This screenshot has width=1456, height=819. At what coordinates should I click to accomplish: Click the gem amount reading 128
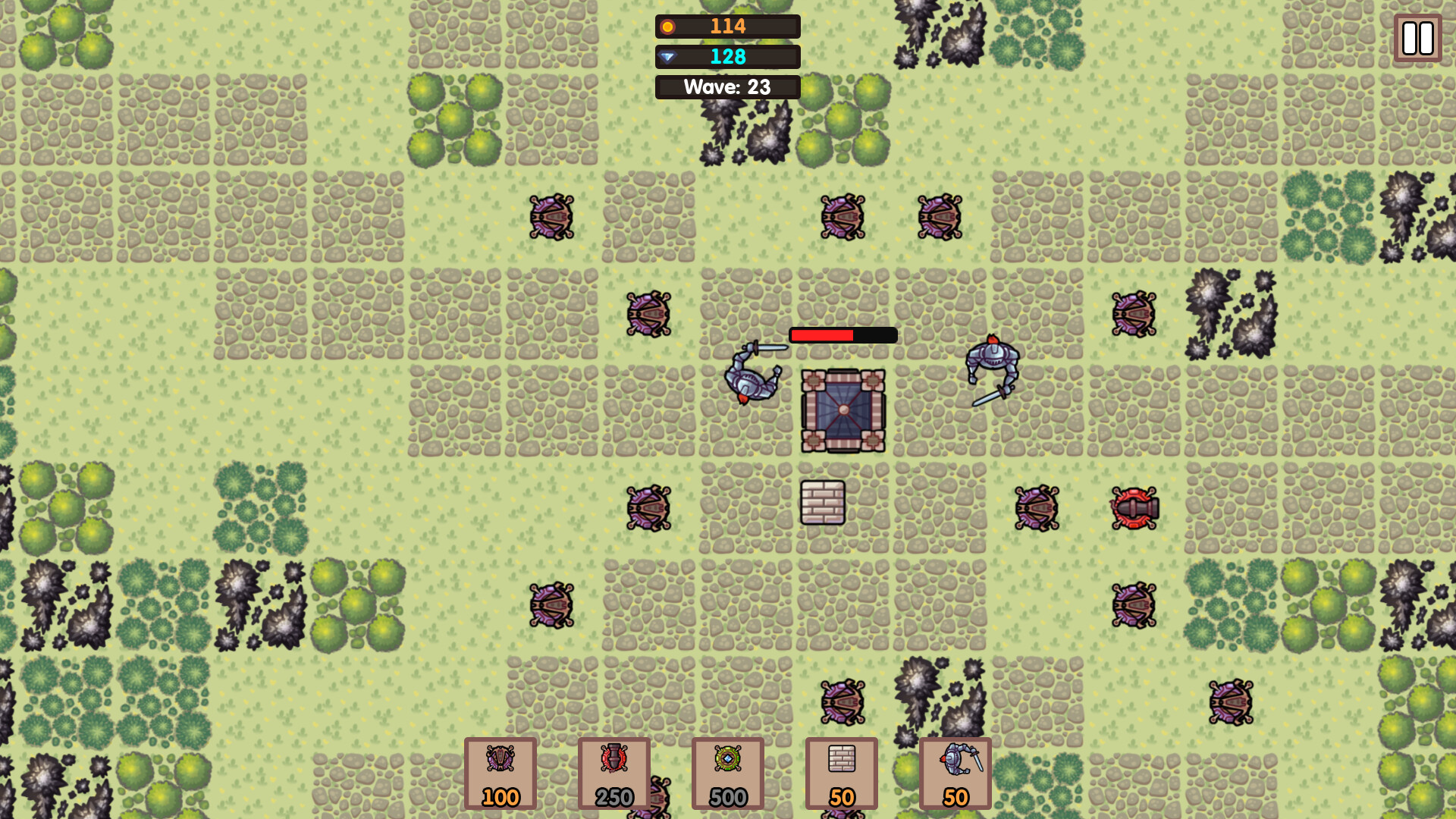pyautogui.click(x=726, y=56)
